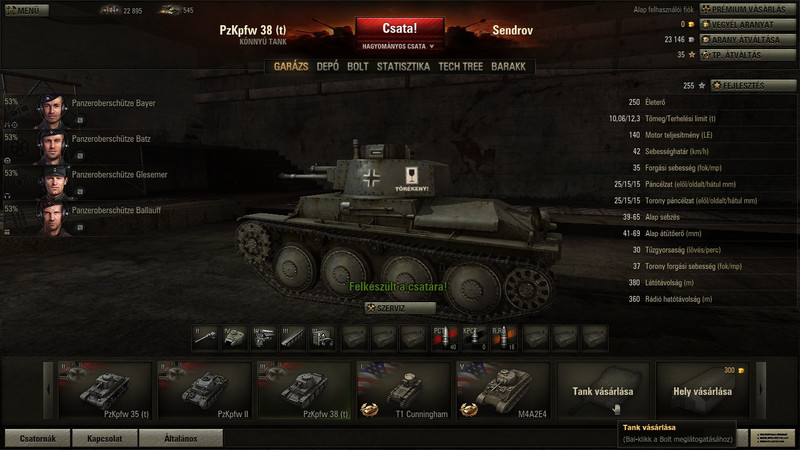800x450 pixels.
Task: Open the Csatornák chat channels button
Action: pos(37,438)
